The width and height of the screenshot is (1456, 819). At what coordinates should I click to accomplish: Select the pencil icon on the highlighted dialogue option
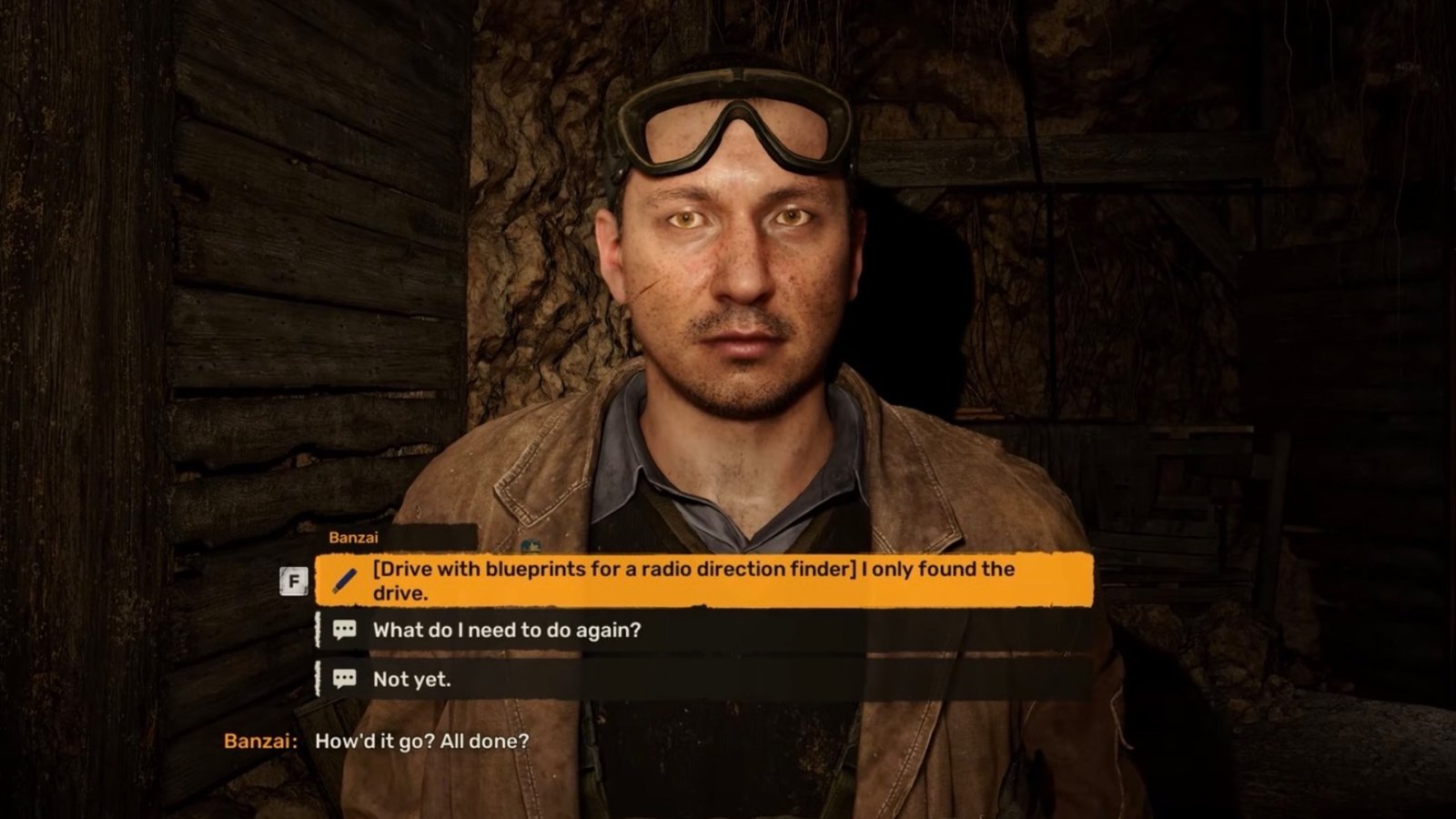click(344, 579)
